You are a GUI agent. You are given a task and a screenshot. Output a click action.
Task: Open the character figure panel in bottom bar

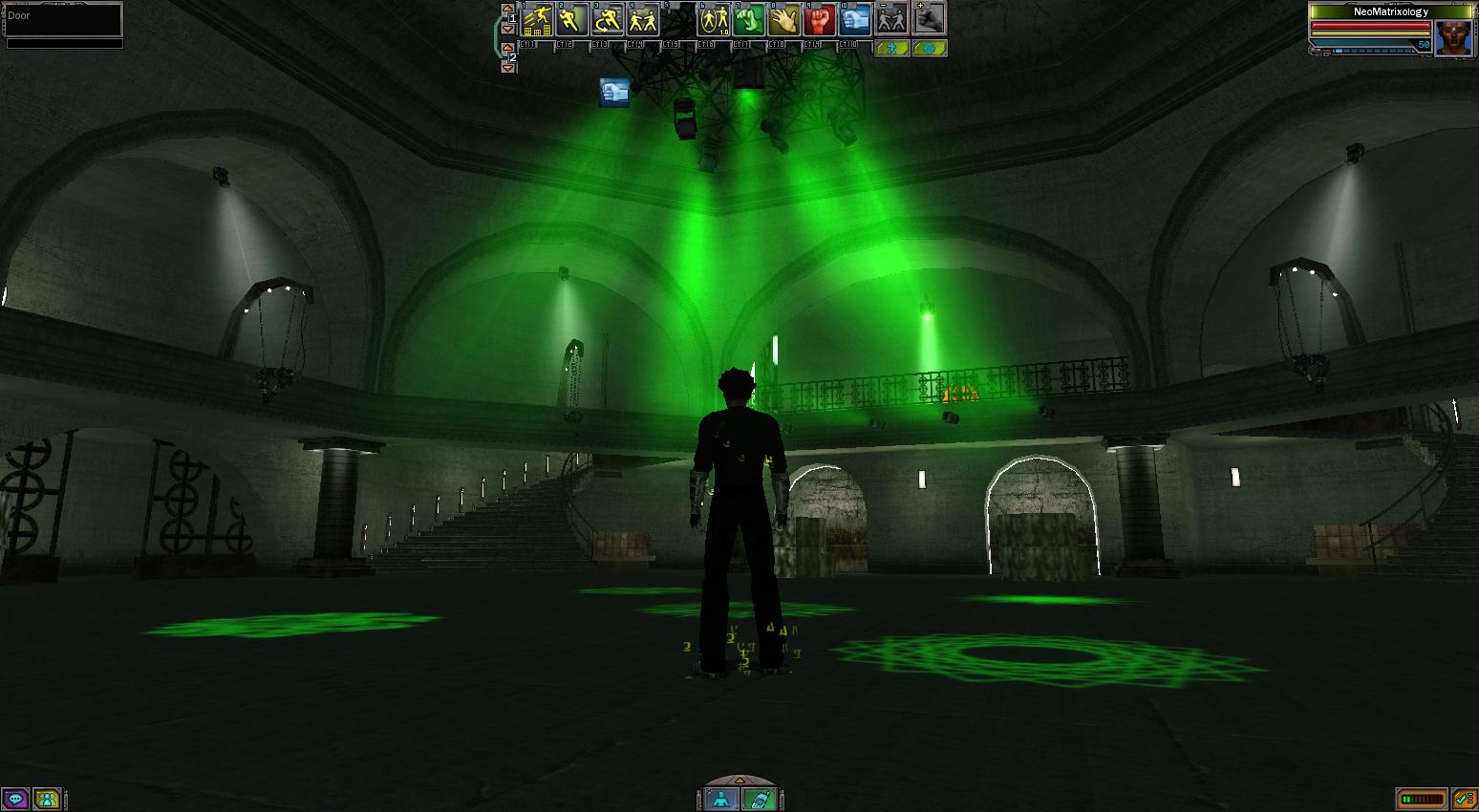(x=721, y=799)
